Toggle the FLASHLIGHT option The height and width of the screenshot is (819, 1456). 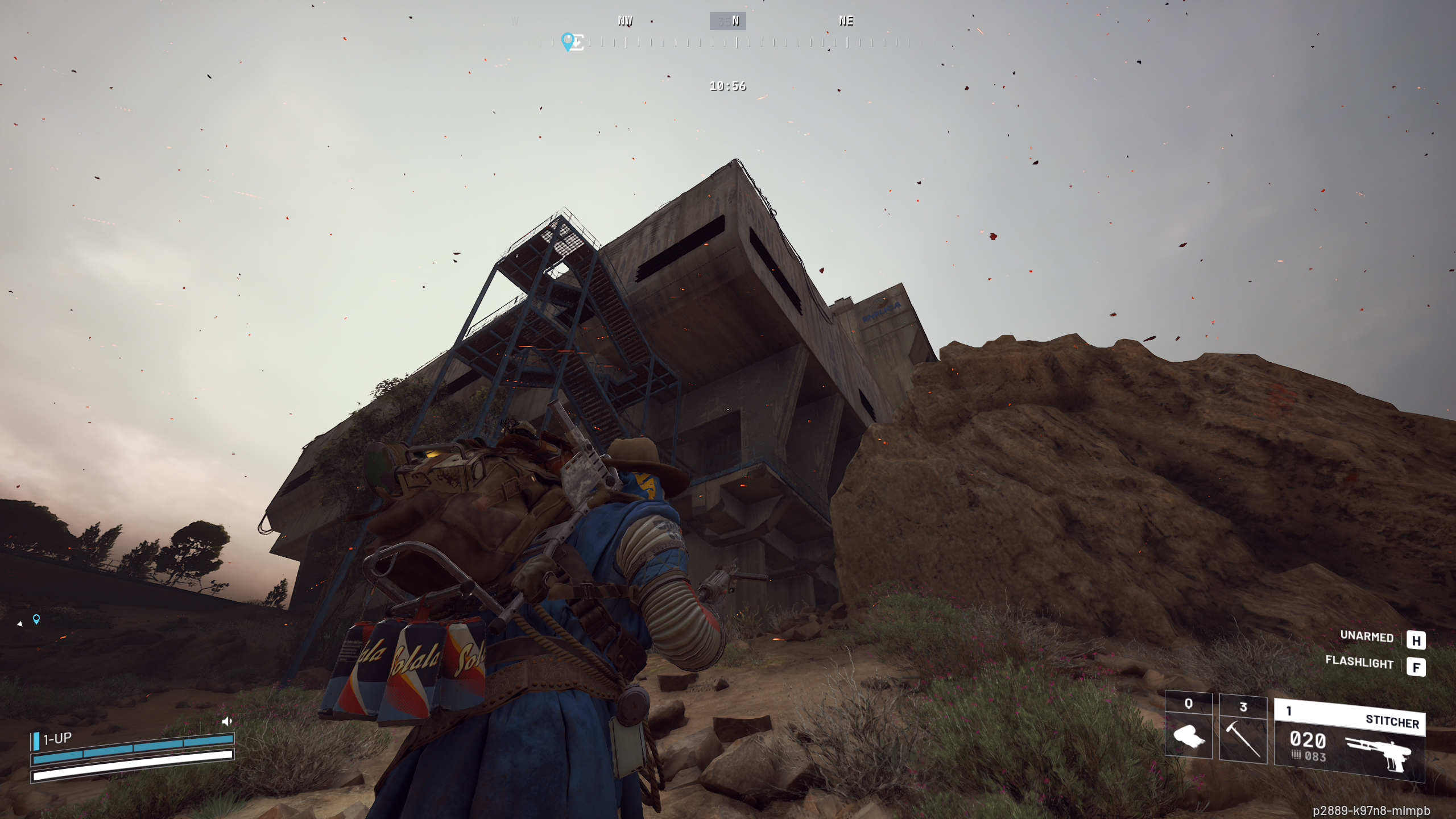coord(1359,663)
